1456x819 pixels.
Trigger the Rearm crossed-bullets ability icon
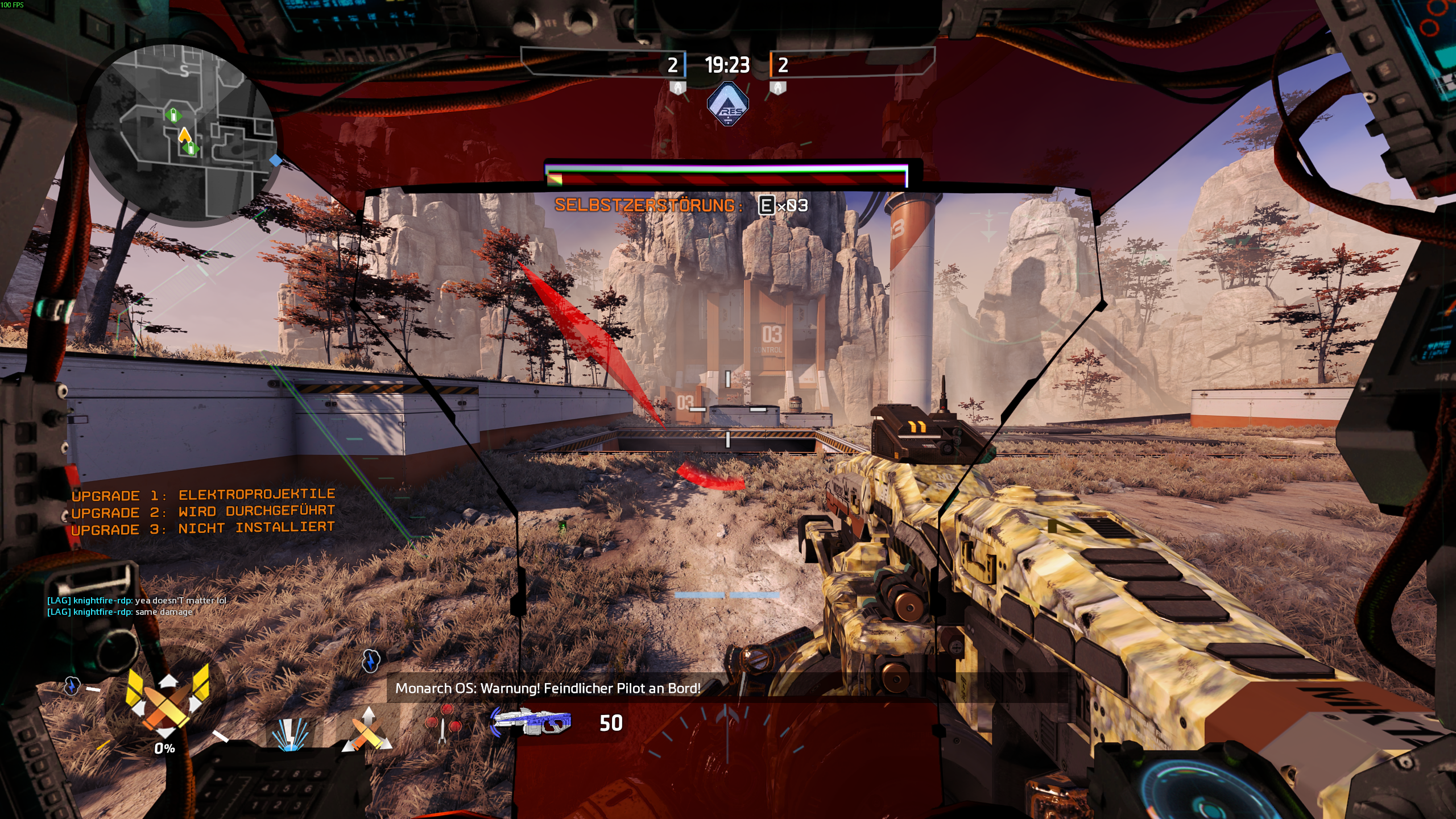coord(367,731)
